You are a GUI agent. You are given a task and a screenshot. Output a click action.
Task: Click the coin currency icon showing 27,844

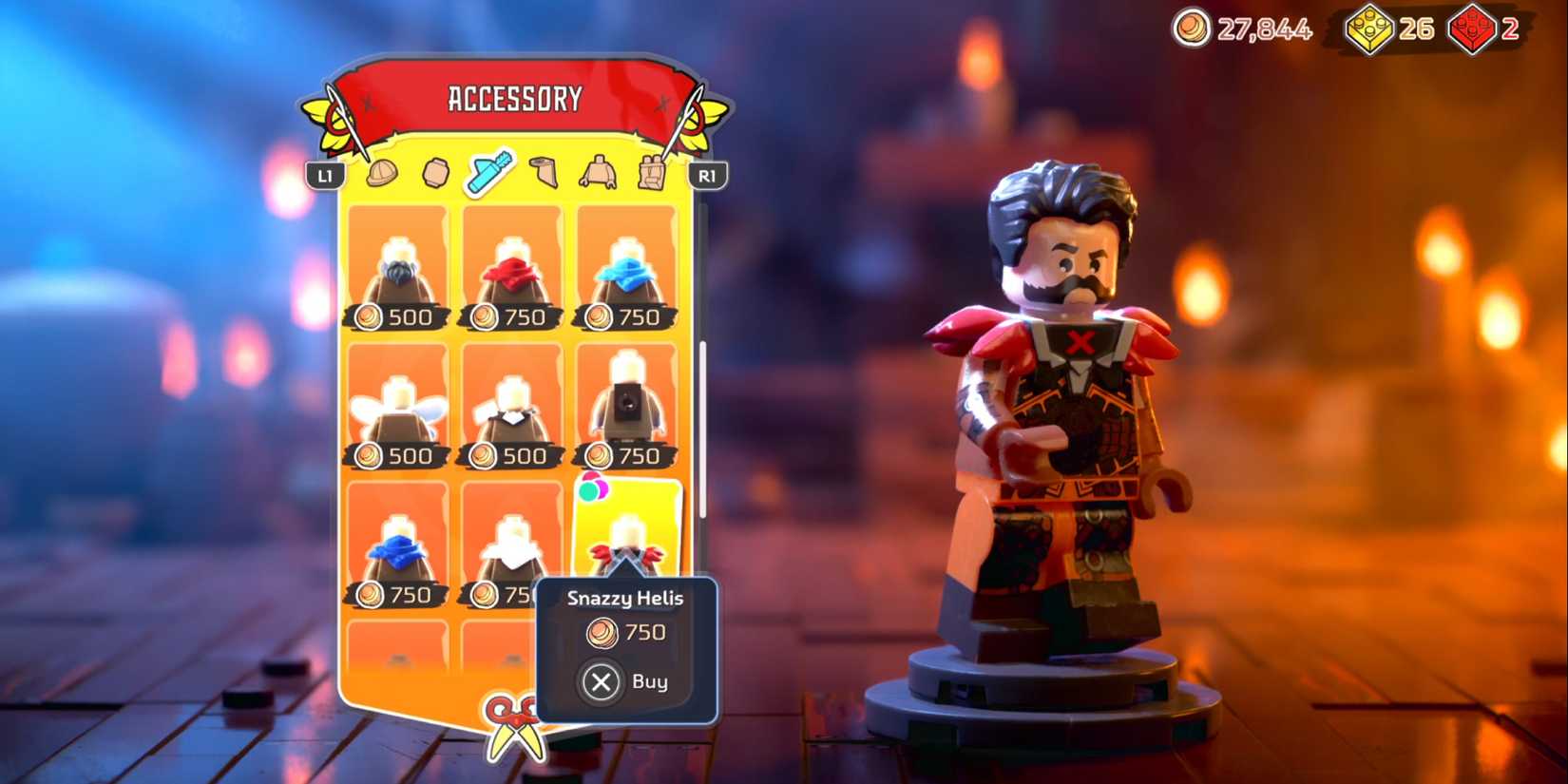click(x=1191, y=29)
